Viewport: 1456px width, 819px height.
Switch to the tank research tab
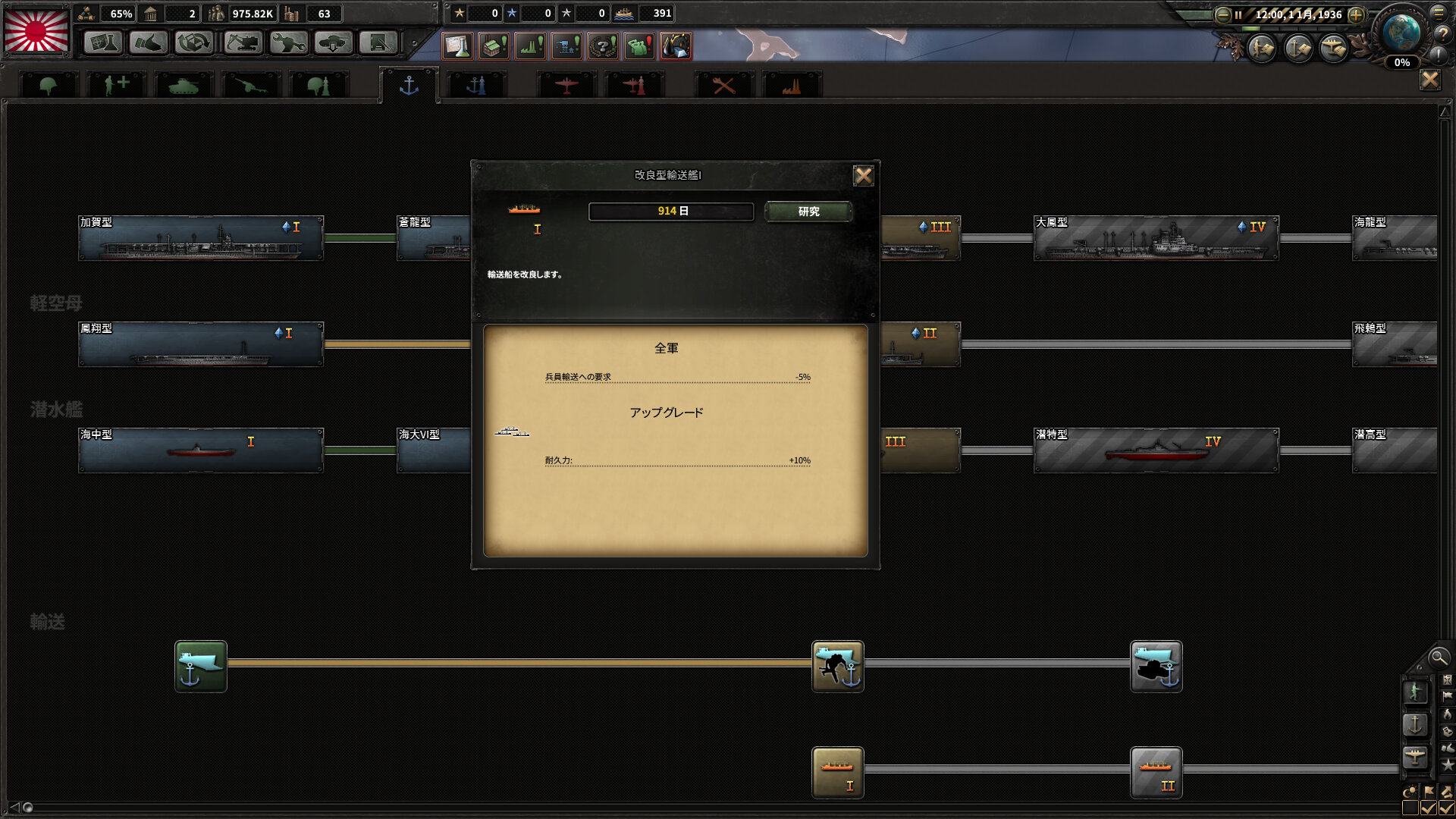(183, 86)
